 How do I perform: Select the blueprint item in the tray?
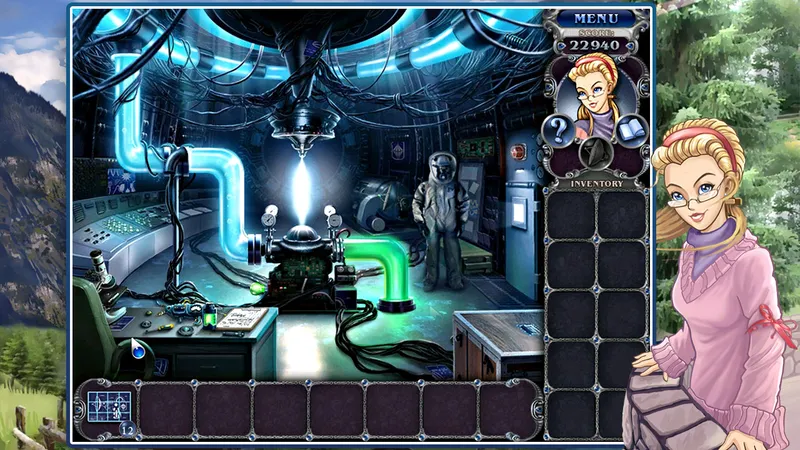coord(108,406)
